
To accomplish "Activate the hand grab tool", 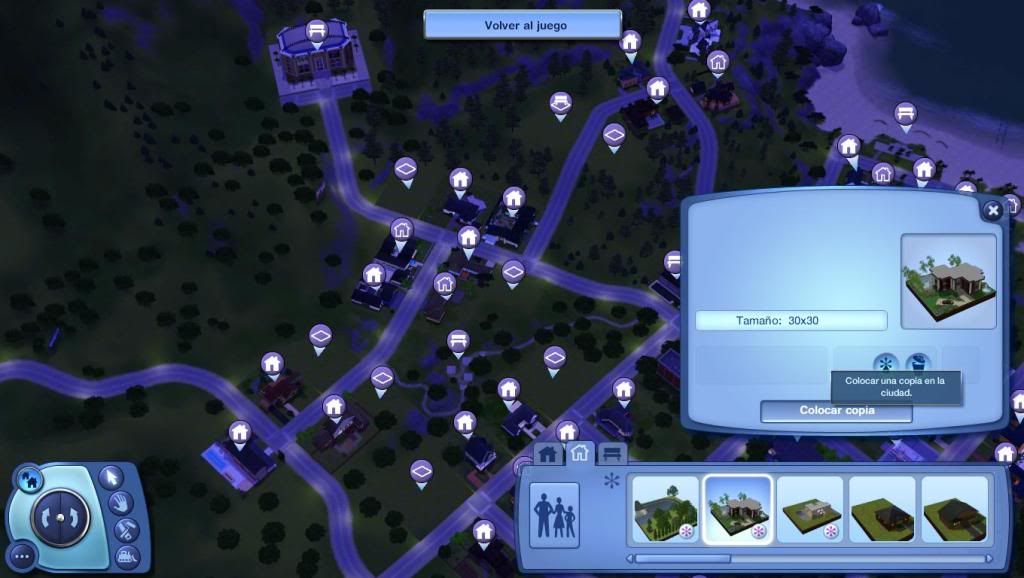I will (x=123, y=503).
